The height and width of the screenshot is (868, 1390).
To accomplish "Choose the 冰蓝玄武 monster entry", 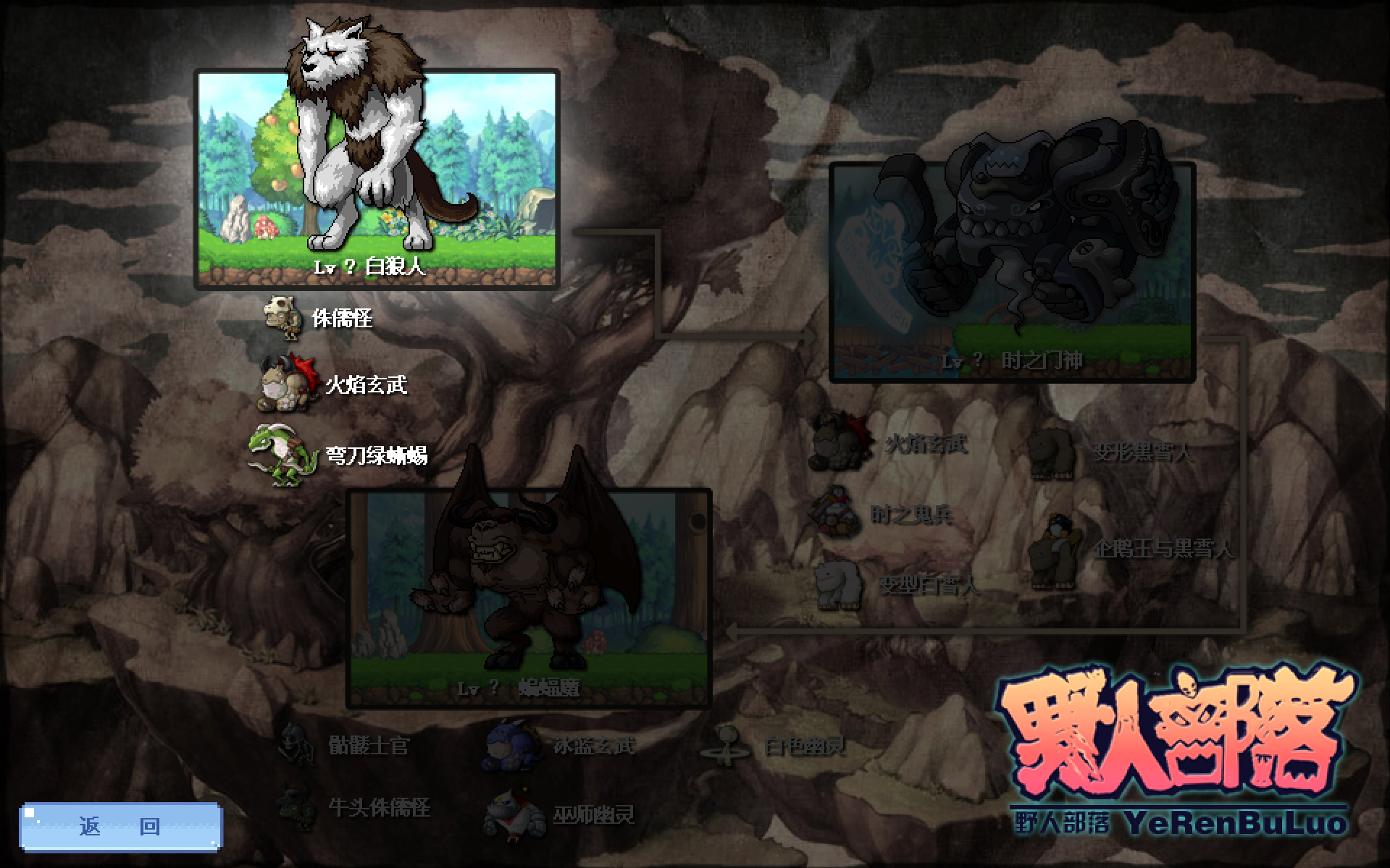I will click(561, 746).
